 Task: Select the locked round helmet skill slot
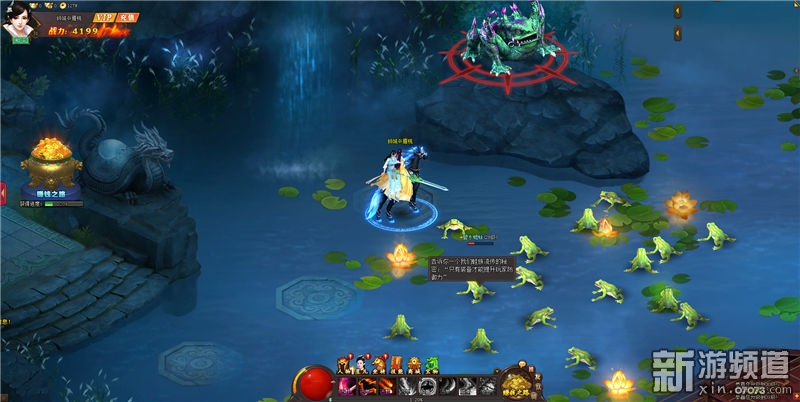coord(428,386)
